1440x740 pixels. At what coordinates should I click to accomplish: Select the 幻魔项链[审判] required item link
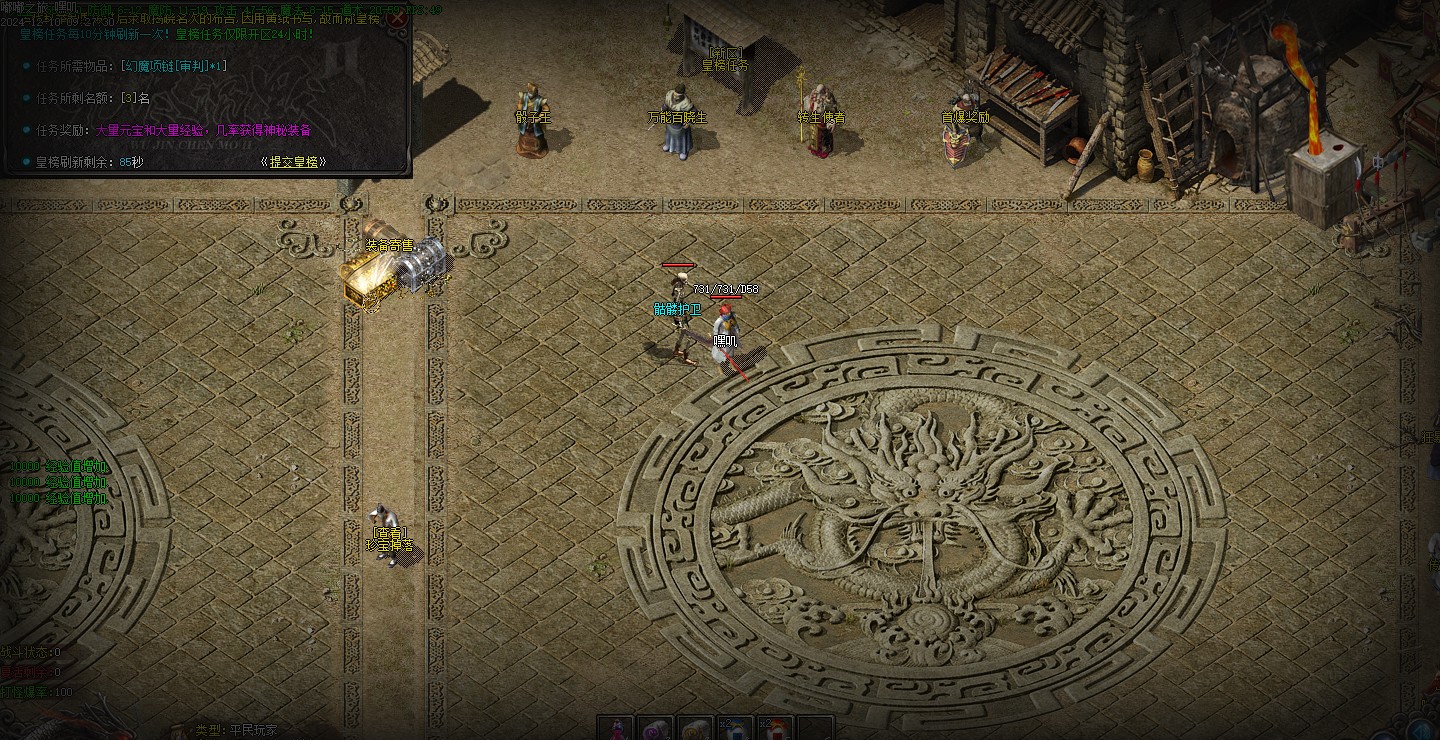tap(172, 66)
